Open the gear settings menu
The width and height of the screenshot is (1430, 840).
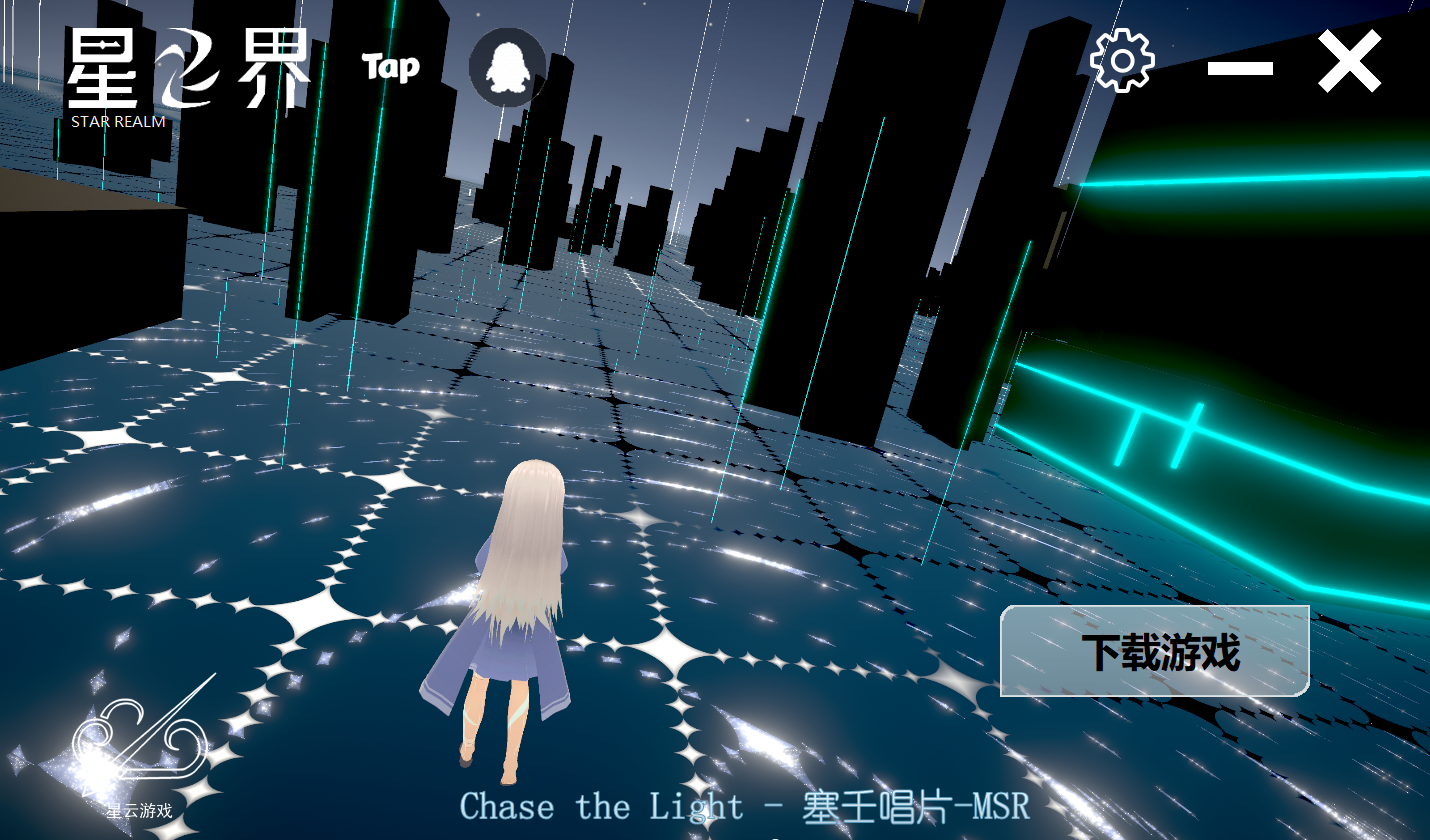click(1122, 61)
